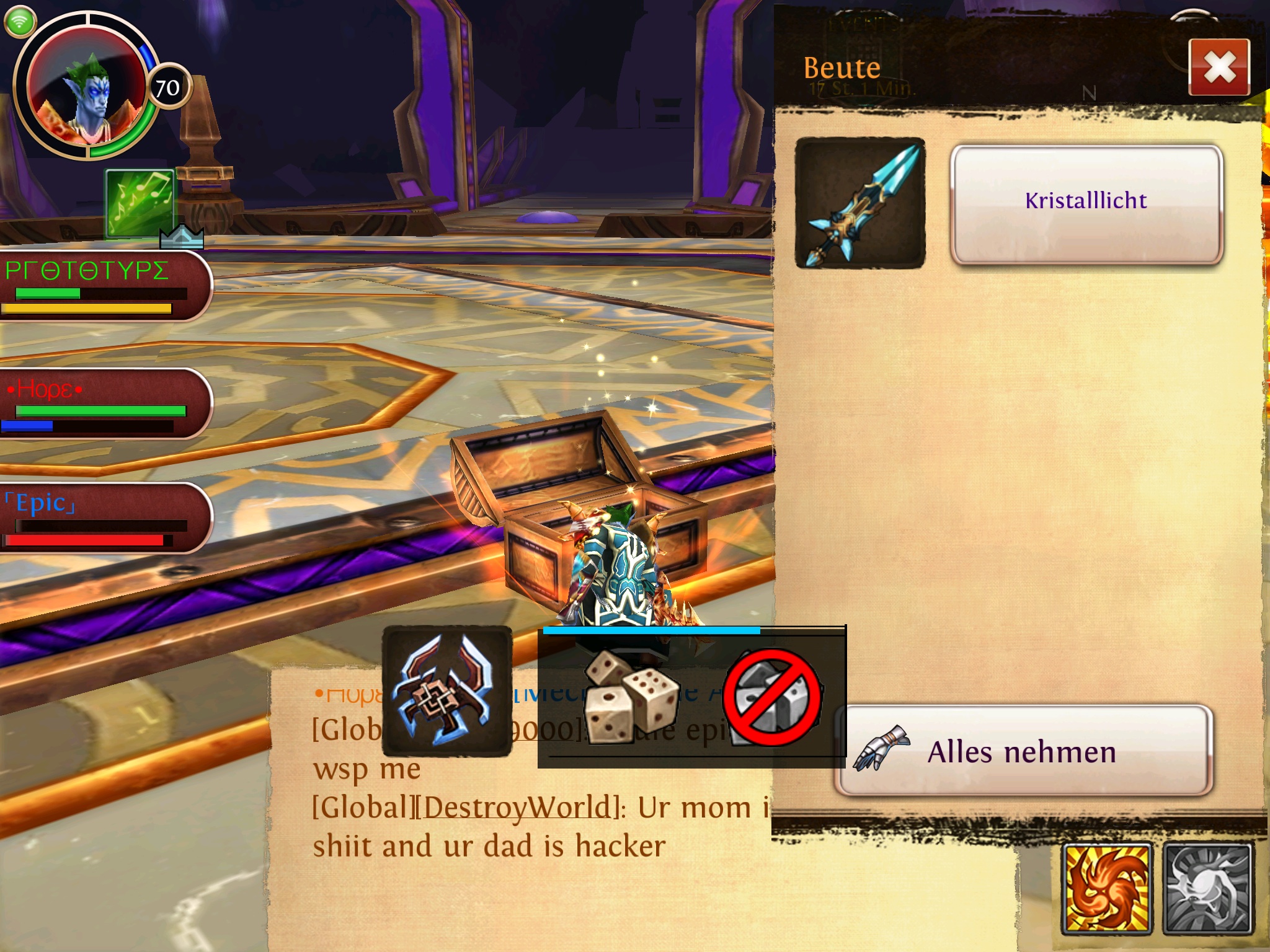Tap the green connection signal icon
This screenshot has width=1270, height=952.
click(x=20, y=21)
